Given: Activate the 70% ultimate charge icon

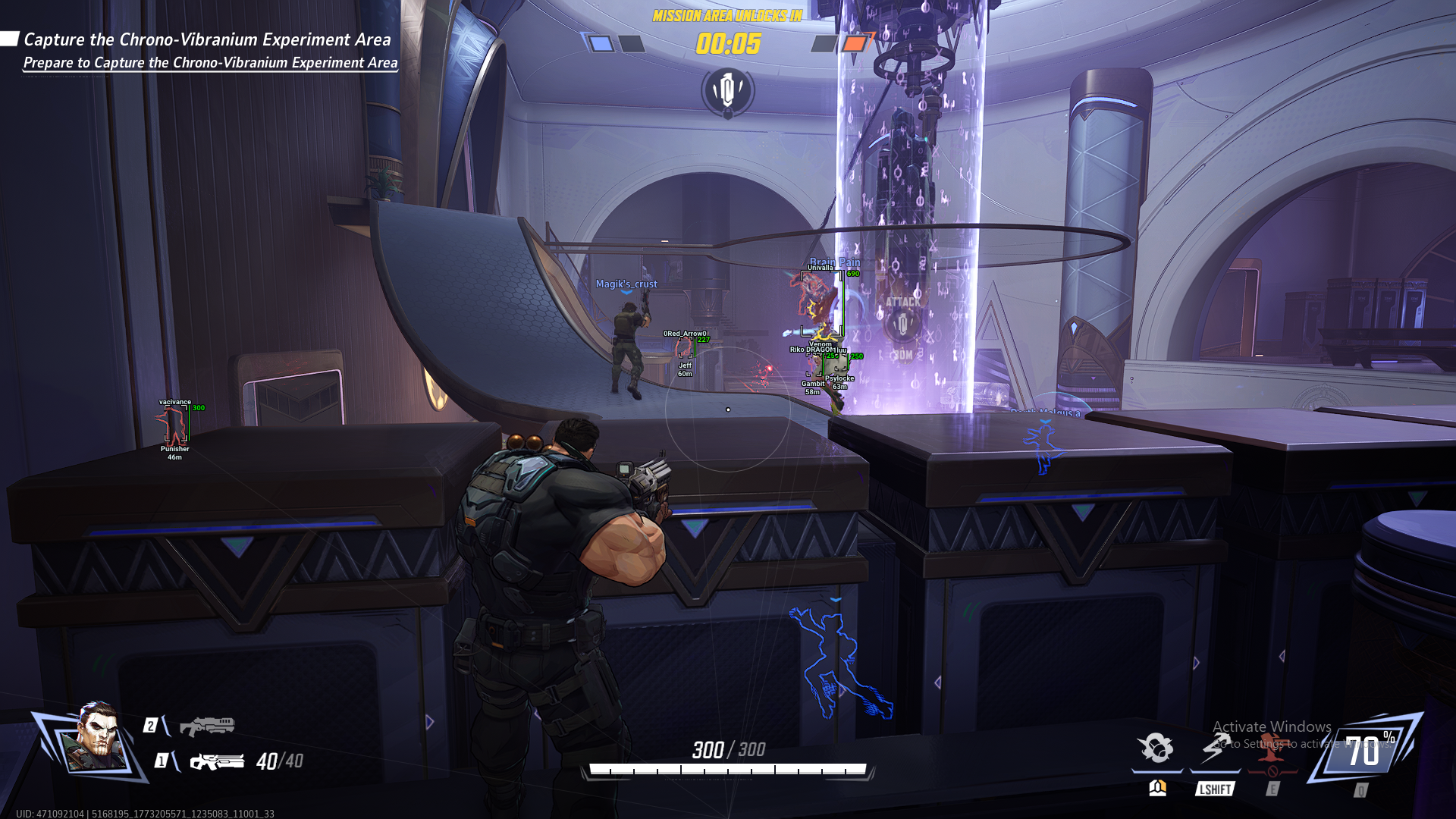Looking at the screenshot, I should click(1365, 751).
